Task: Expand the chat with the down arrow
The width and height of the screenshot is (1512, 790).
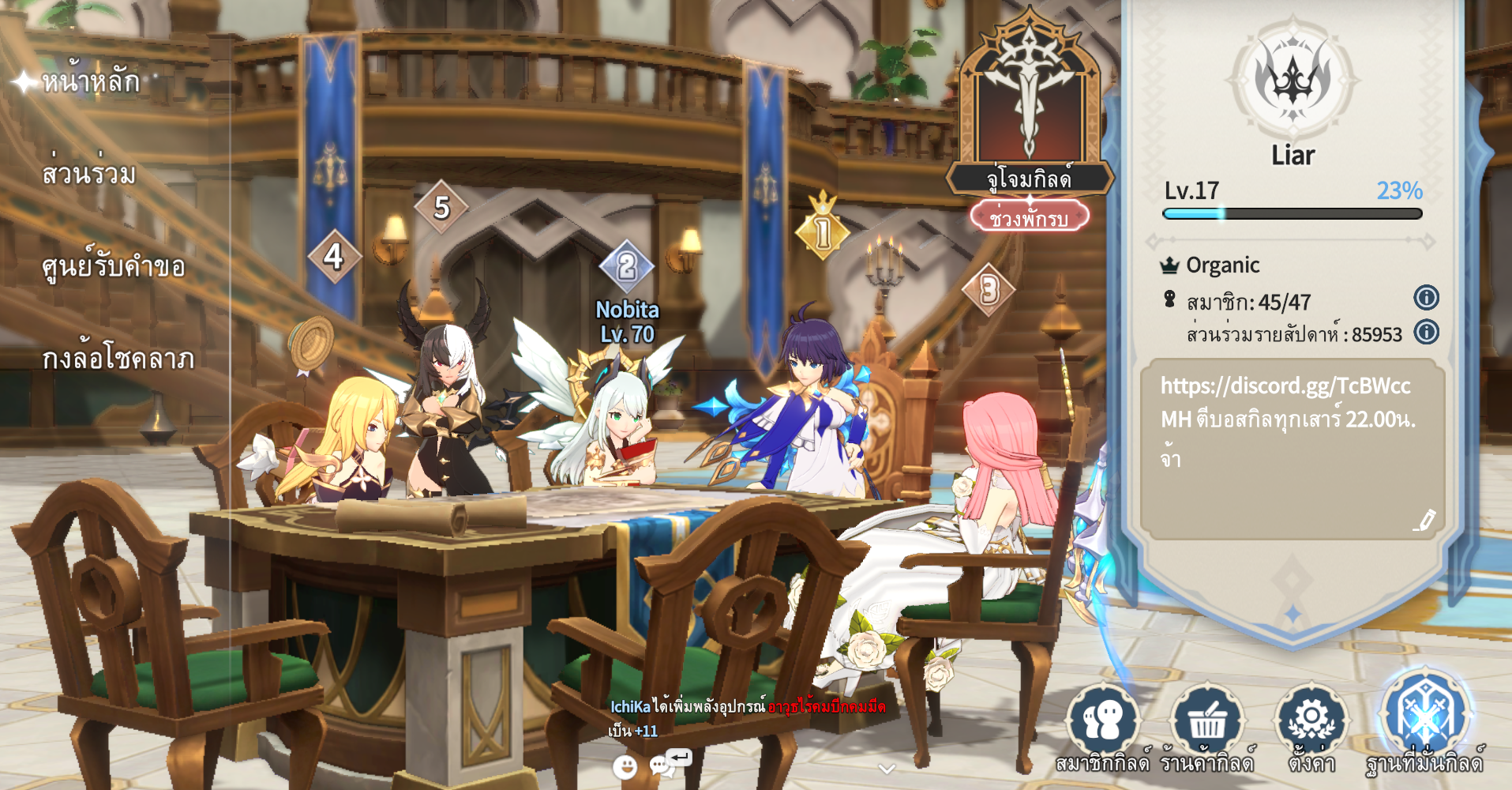Action: pos(887,769)
